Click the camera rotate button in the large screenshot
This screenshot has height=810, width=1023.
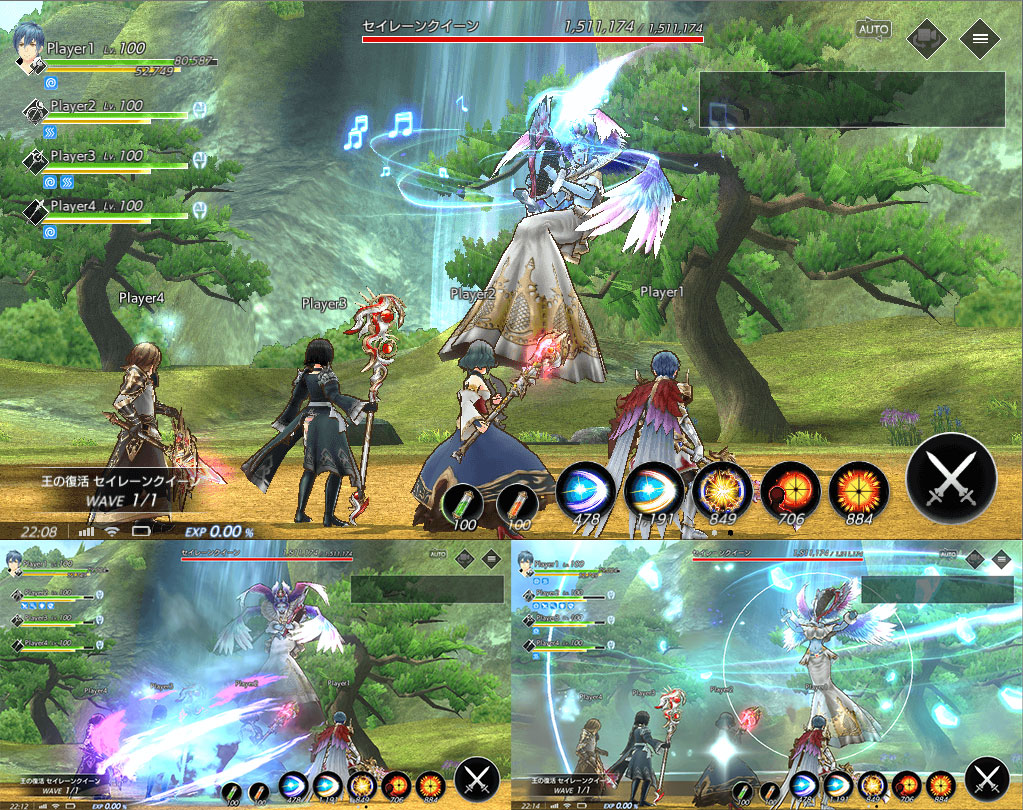point(926,38)
